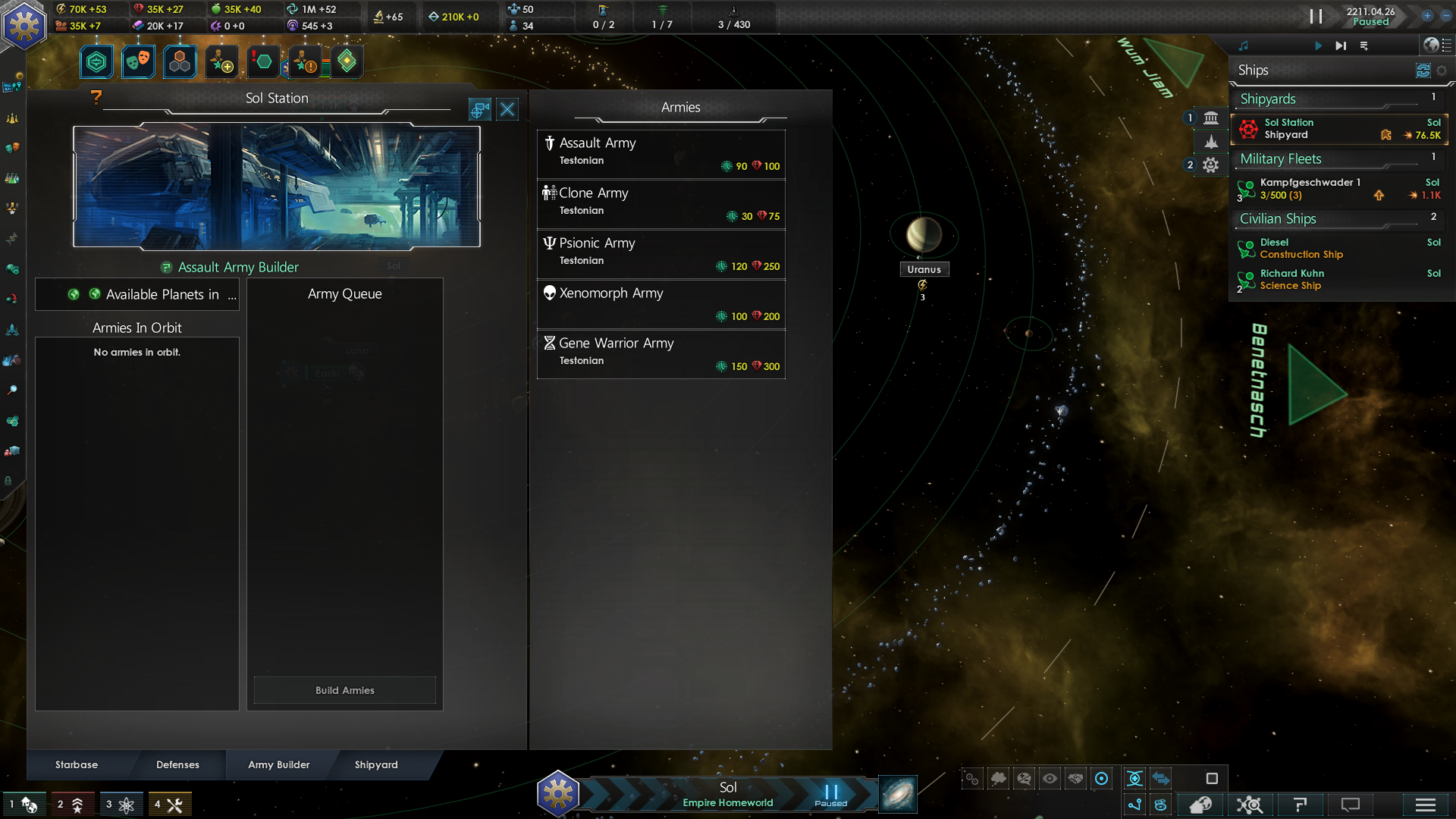Select the Army Builder tab

click(x=278, y=764)
